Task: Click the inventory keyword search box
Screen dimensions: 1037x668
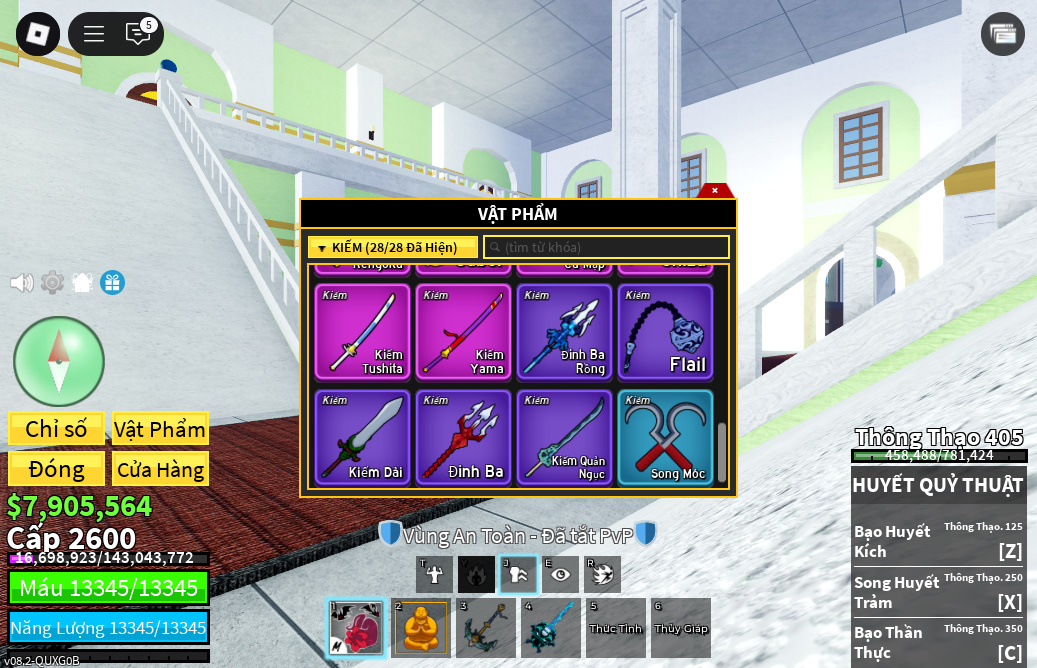Action: (606, 247)
